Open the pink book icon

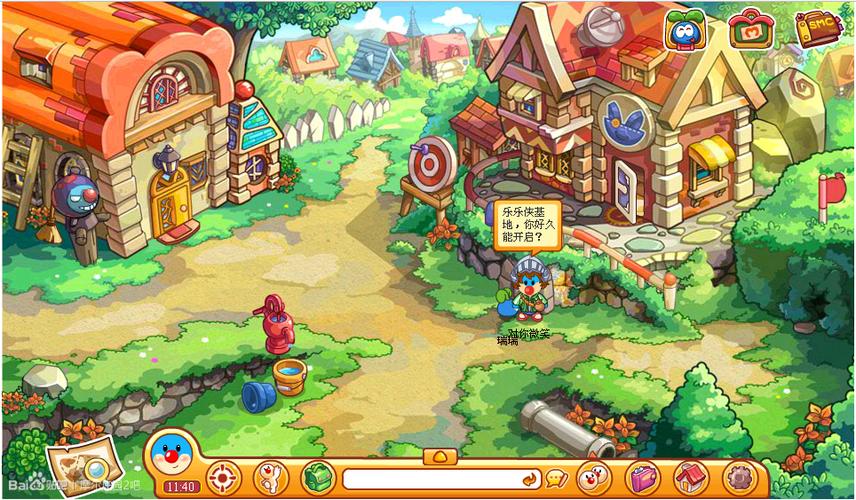tap(642, 477)
